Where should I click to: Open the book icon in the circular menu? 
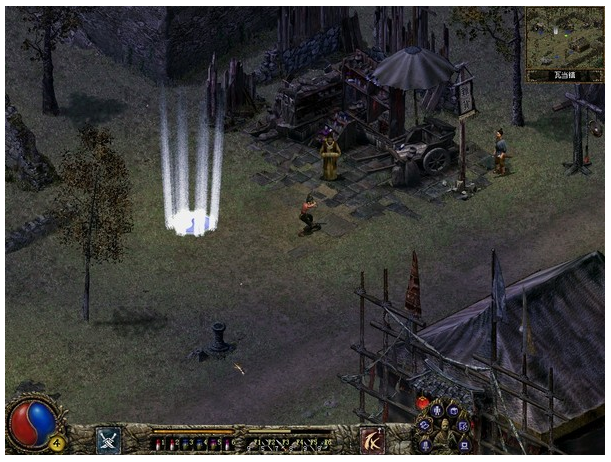click(x=455, y=410)
